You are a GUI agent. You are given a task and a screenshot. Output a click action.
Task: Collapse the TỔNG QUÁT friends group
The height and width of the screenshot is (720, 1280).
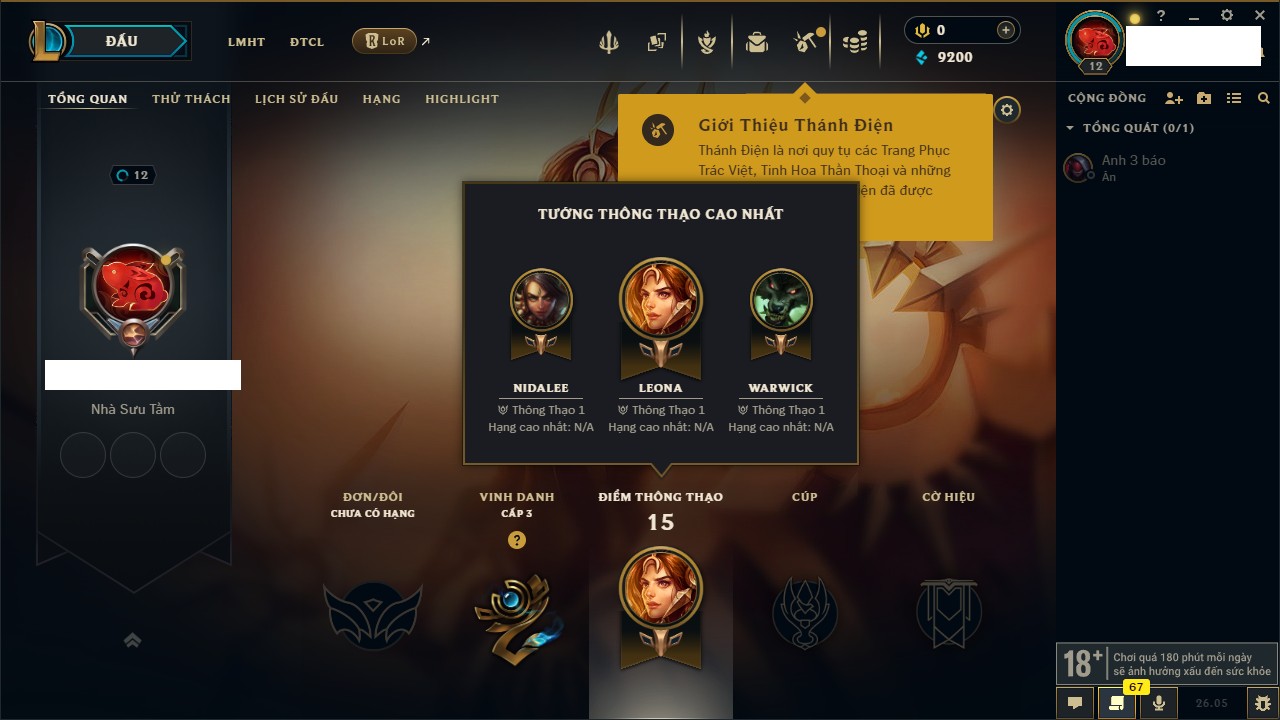point(1070,128)
